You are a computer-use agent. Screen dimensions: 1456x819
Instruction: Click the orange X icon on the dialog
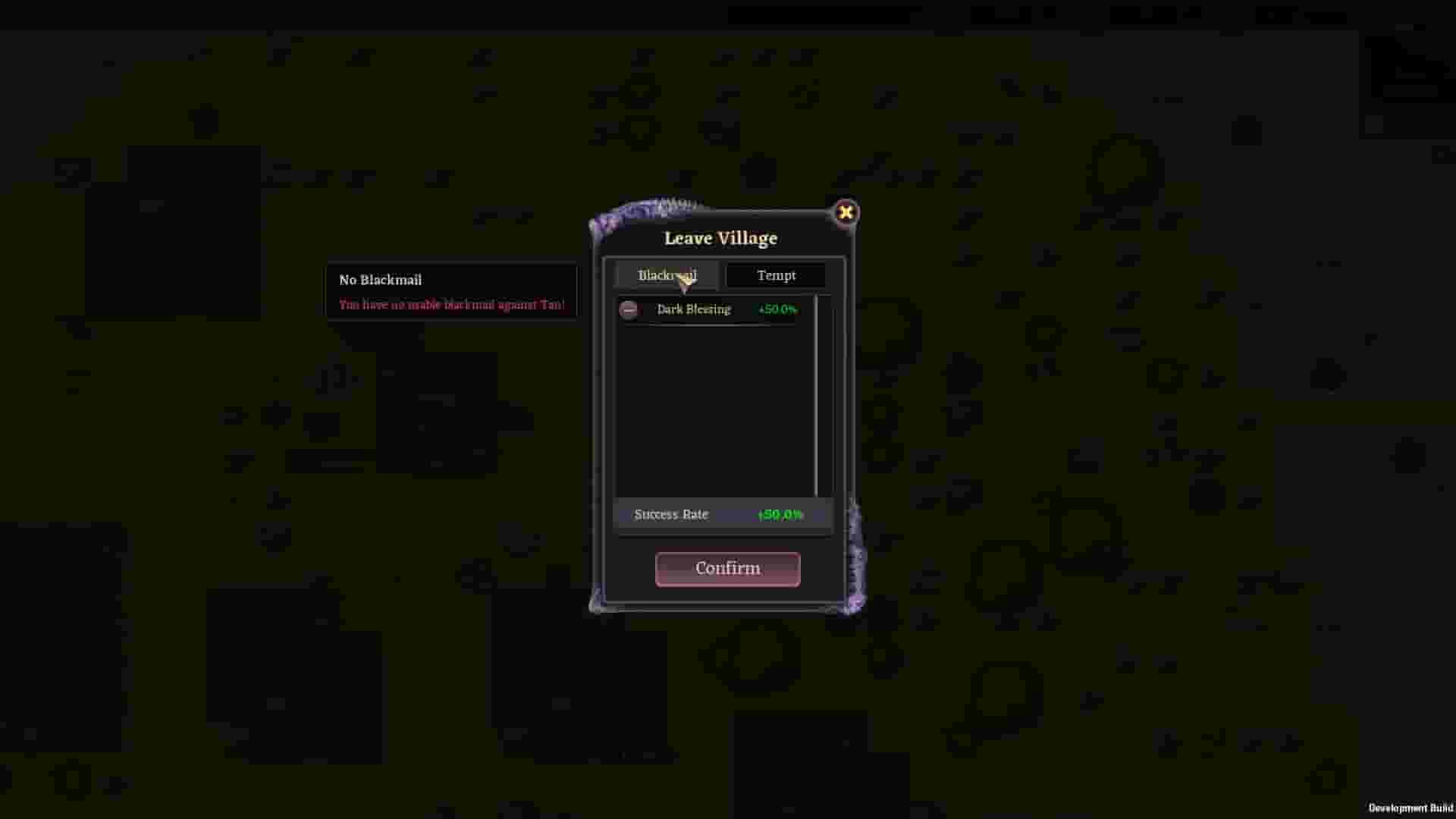[x=846, y=212]
